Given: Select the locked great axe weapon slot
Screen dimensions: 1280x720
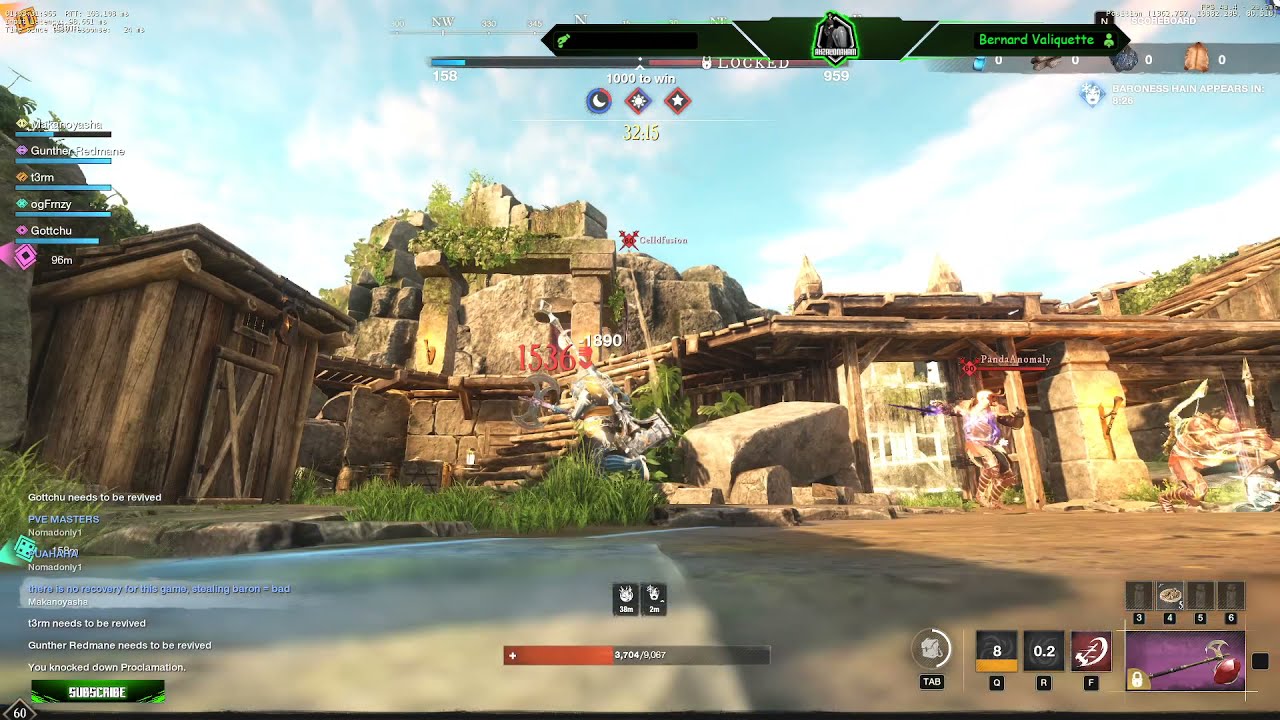Looking at the screenshot, I should 1185,661.
